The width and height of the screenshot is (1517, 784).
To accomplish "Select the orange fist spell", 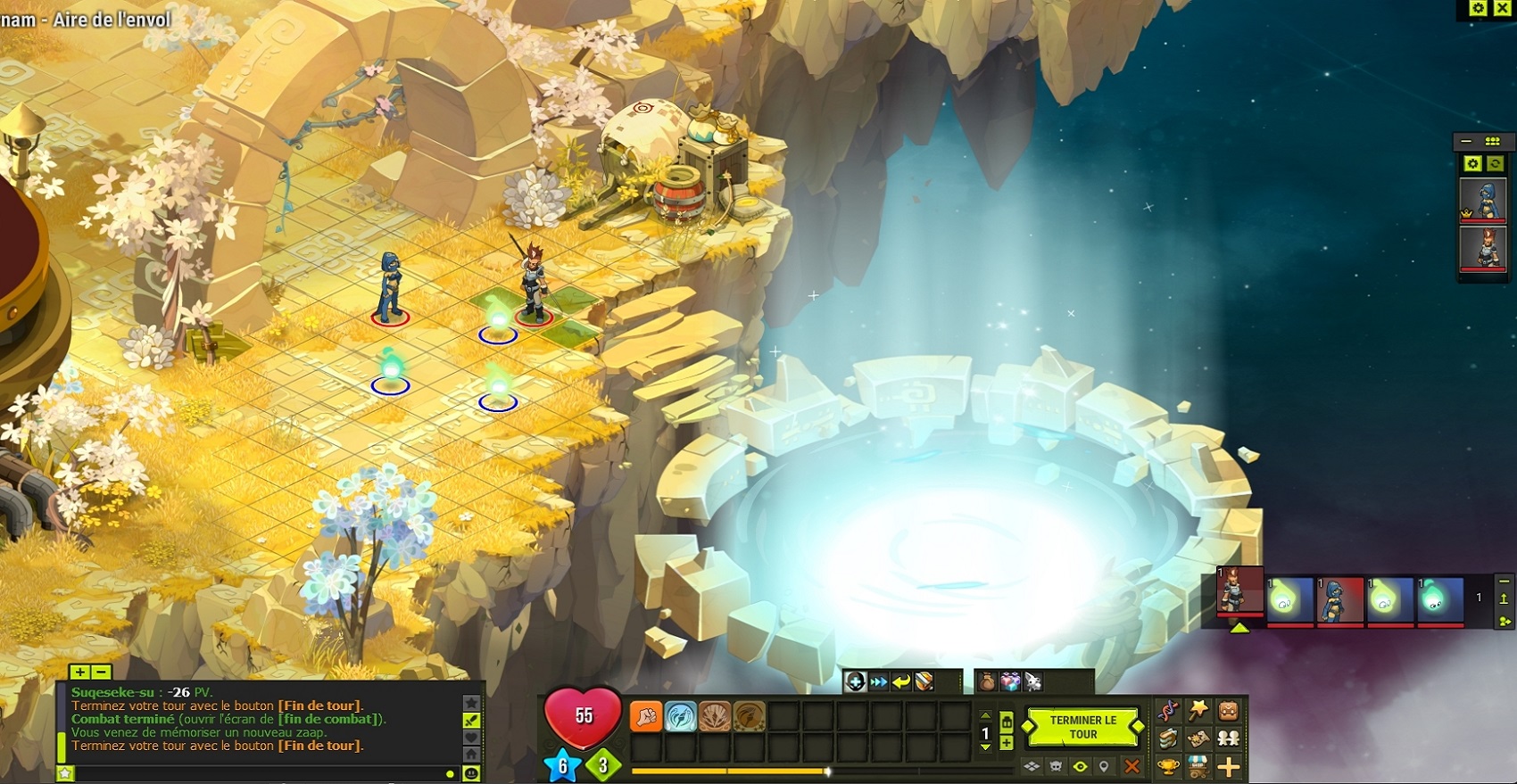I will tap(645, 716).
